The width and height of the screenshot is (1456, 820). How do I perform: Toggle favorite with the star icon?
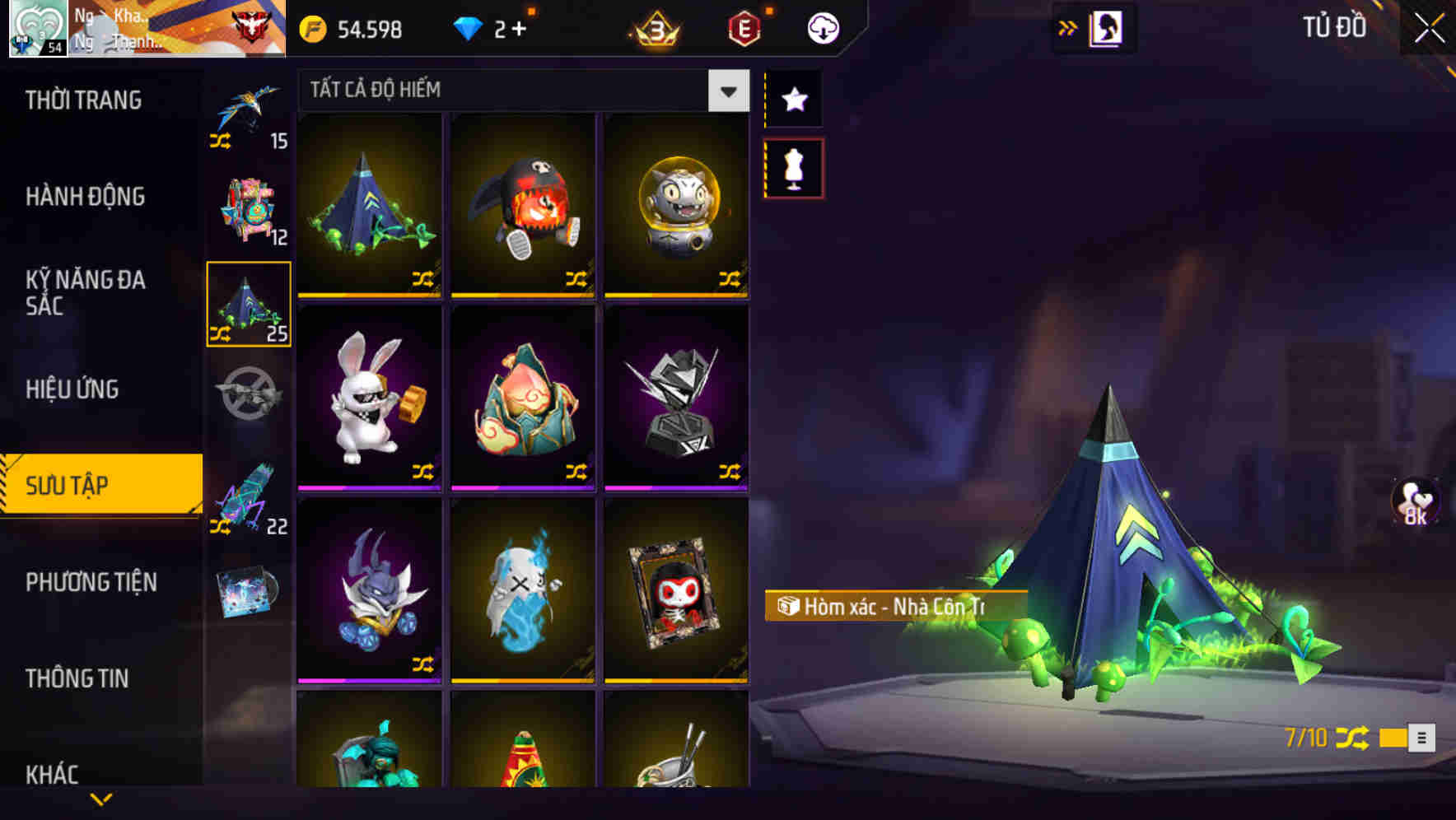tap(793, 99)
